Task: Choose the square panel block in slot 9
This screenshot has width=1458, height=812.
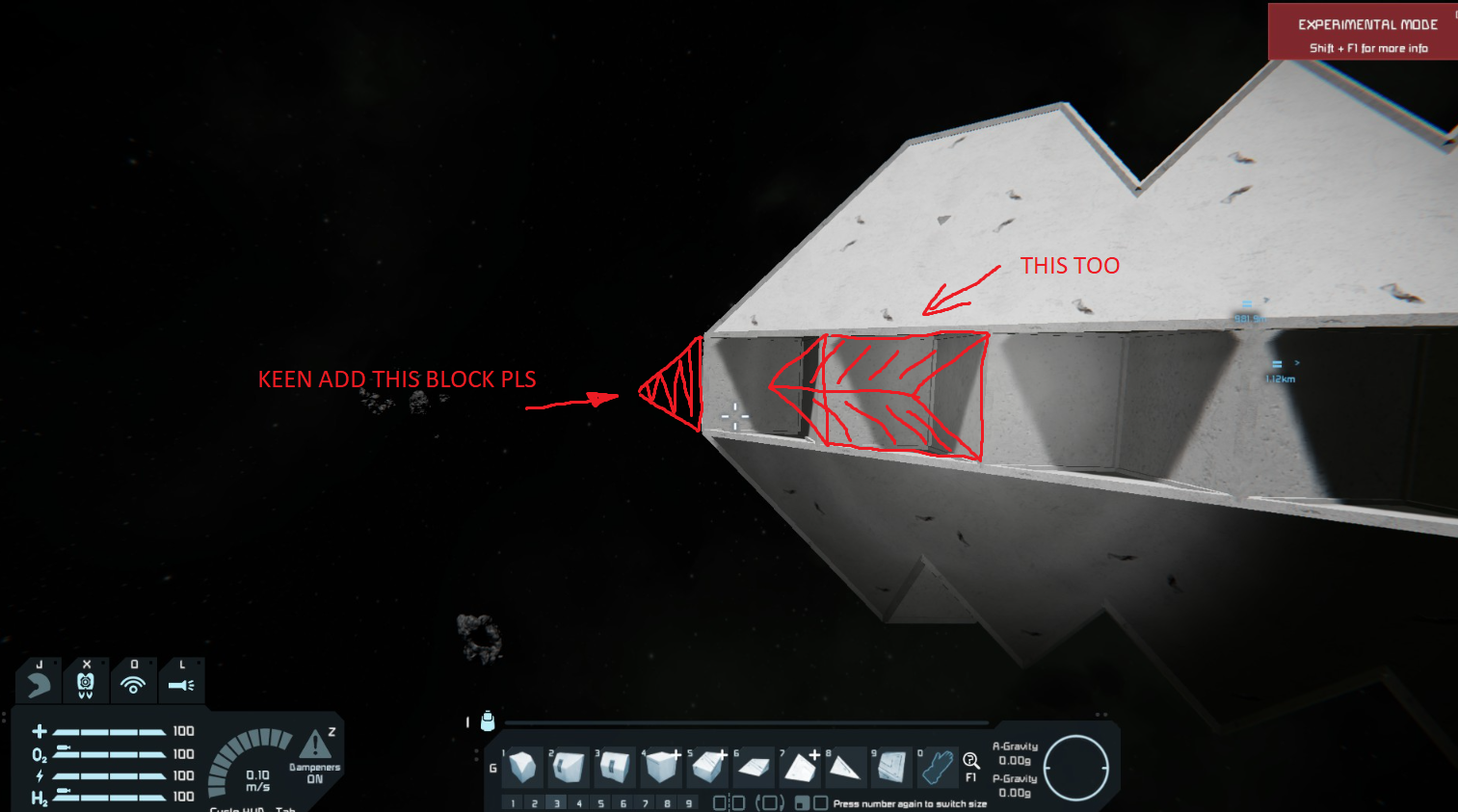Action: [892, 767]
